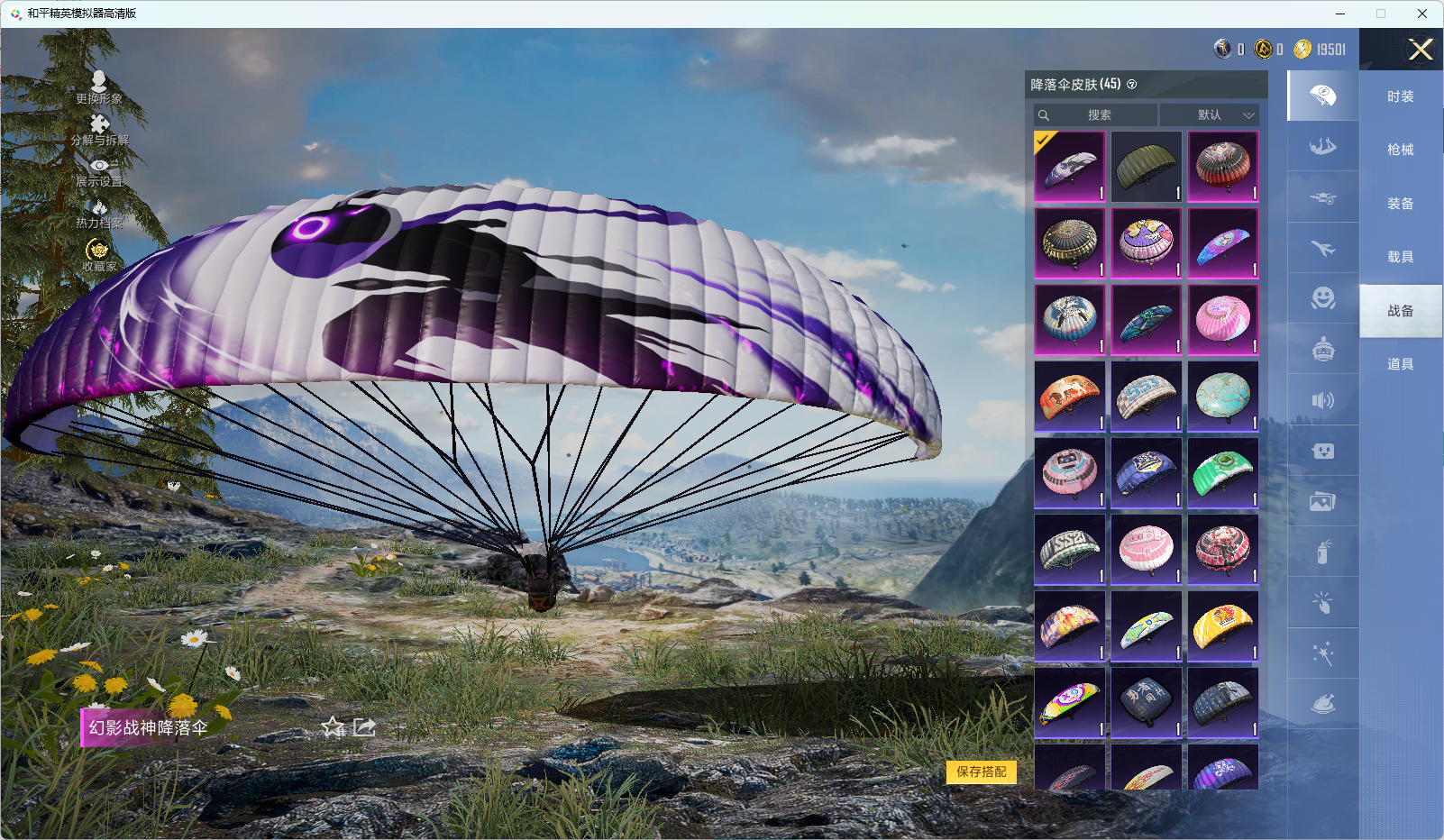1444x840 pixels.
Task: Share the parachute with the share icon
Action: (x=364, y=727)
